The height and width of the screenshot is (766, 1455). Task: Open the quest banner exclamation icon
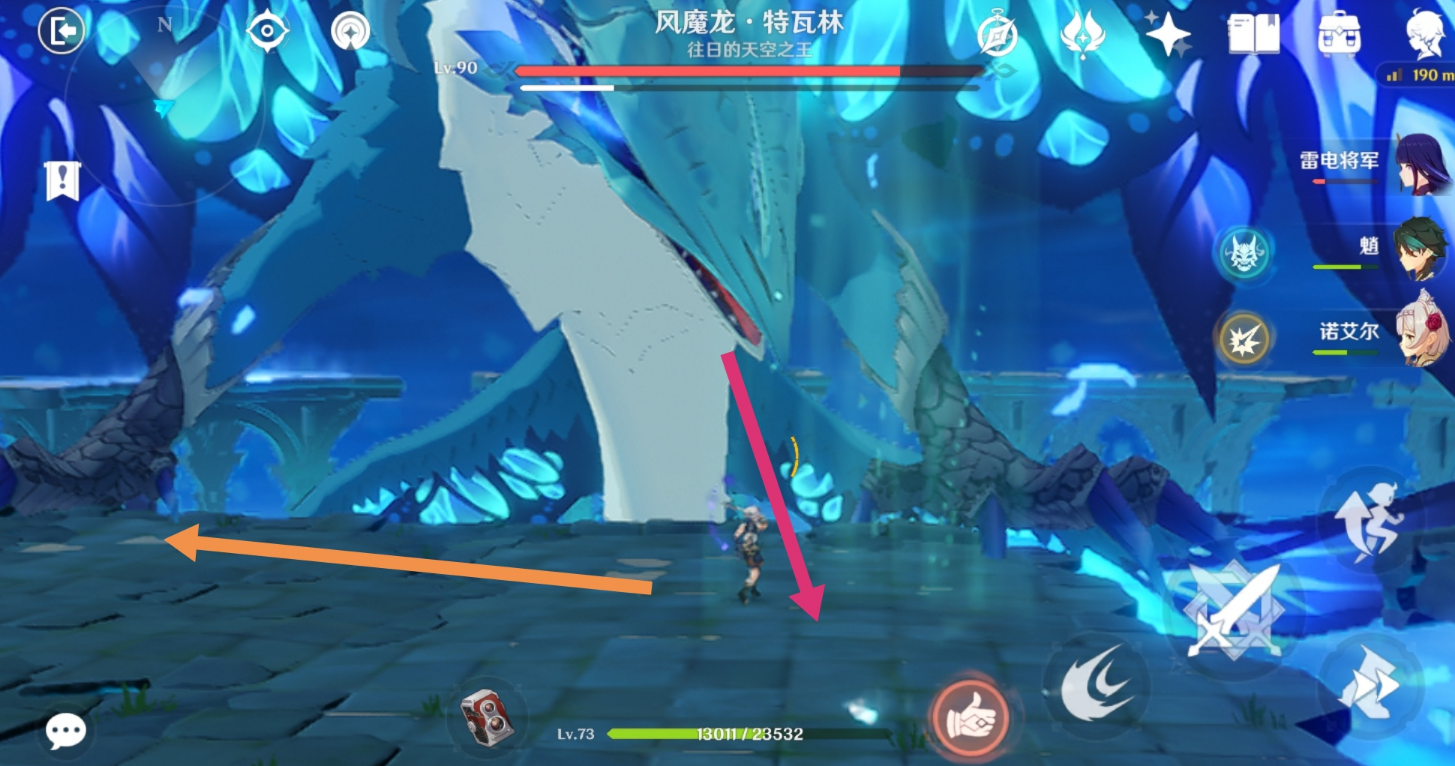(62, 181)
